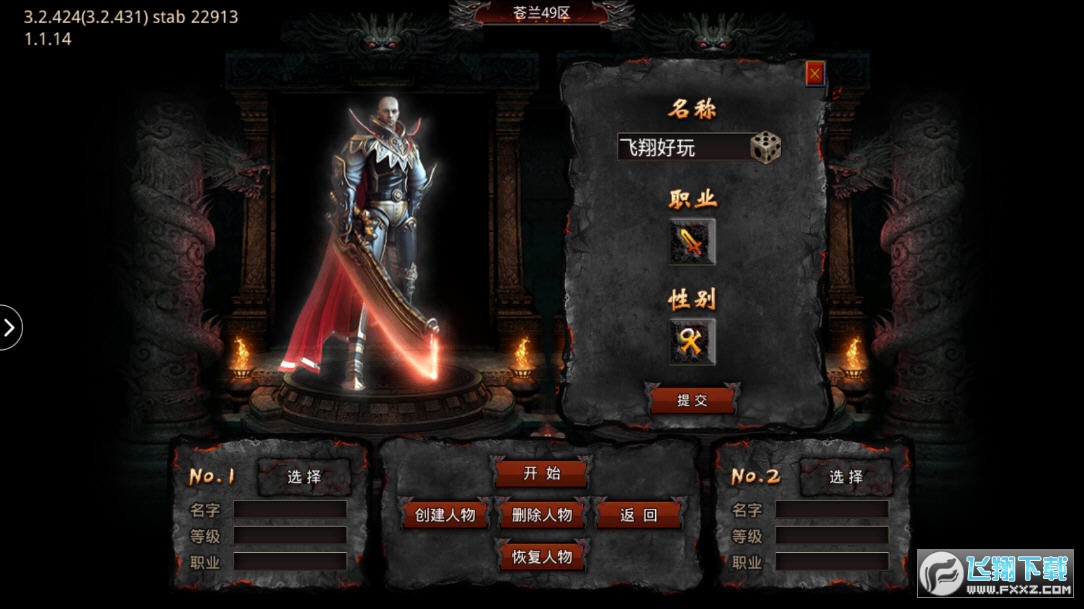
Task: Roll the dice for a random name
Action: click(x=766, y=147)
